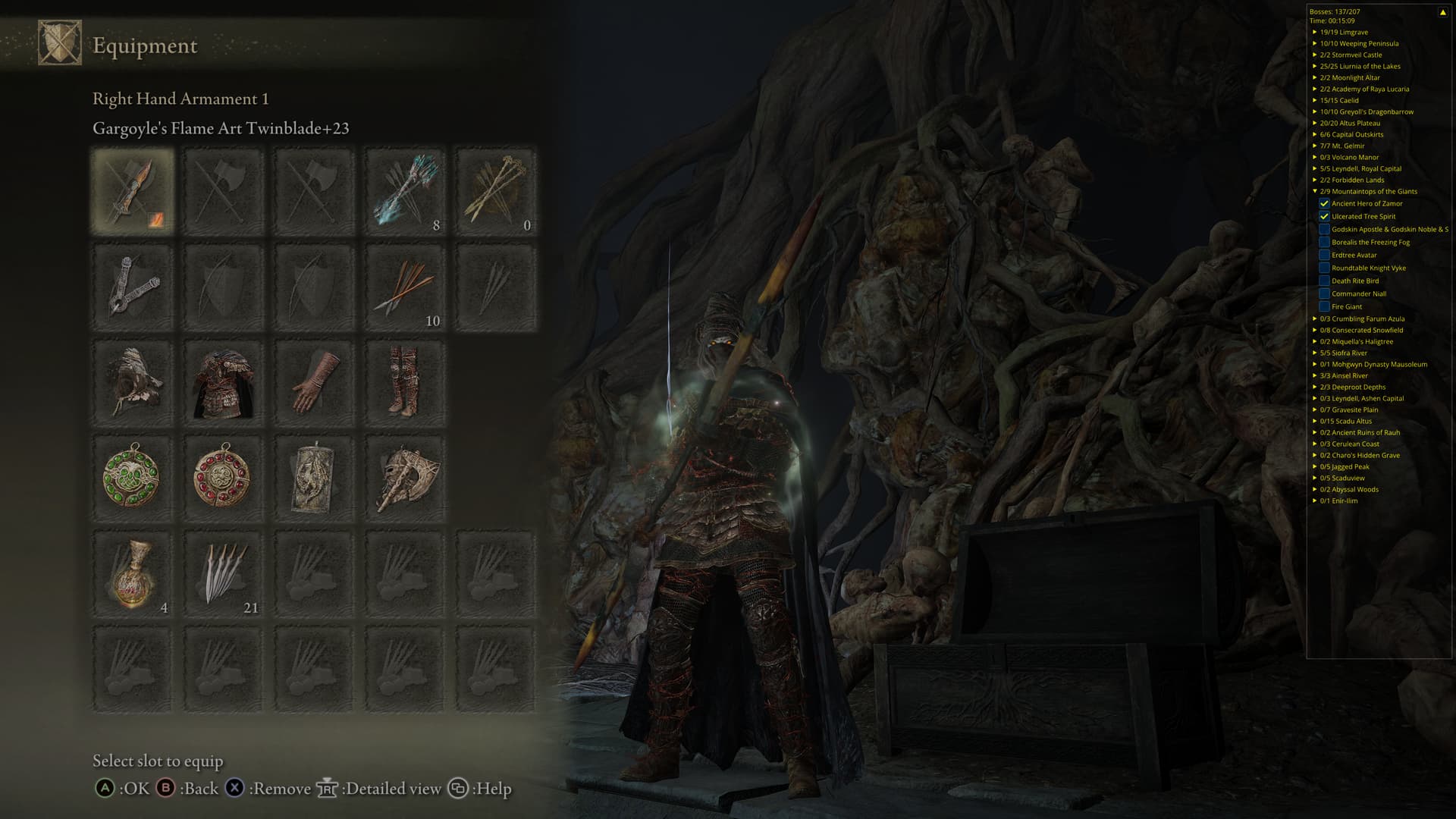Select the green jeweled talisman

tap(133, 478)
